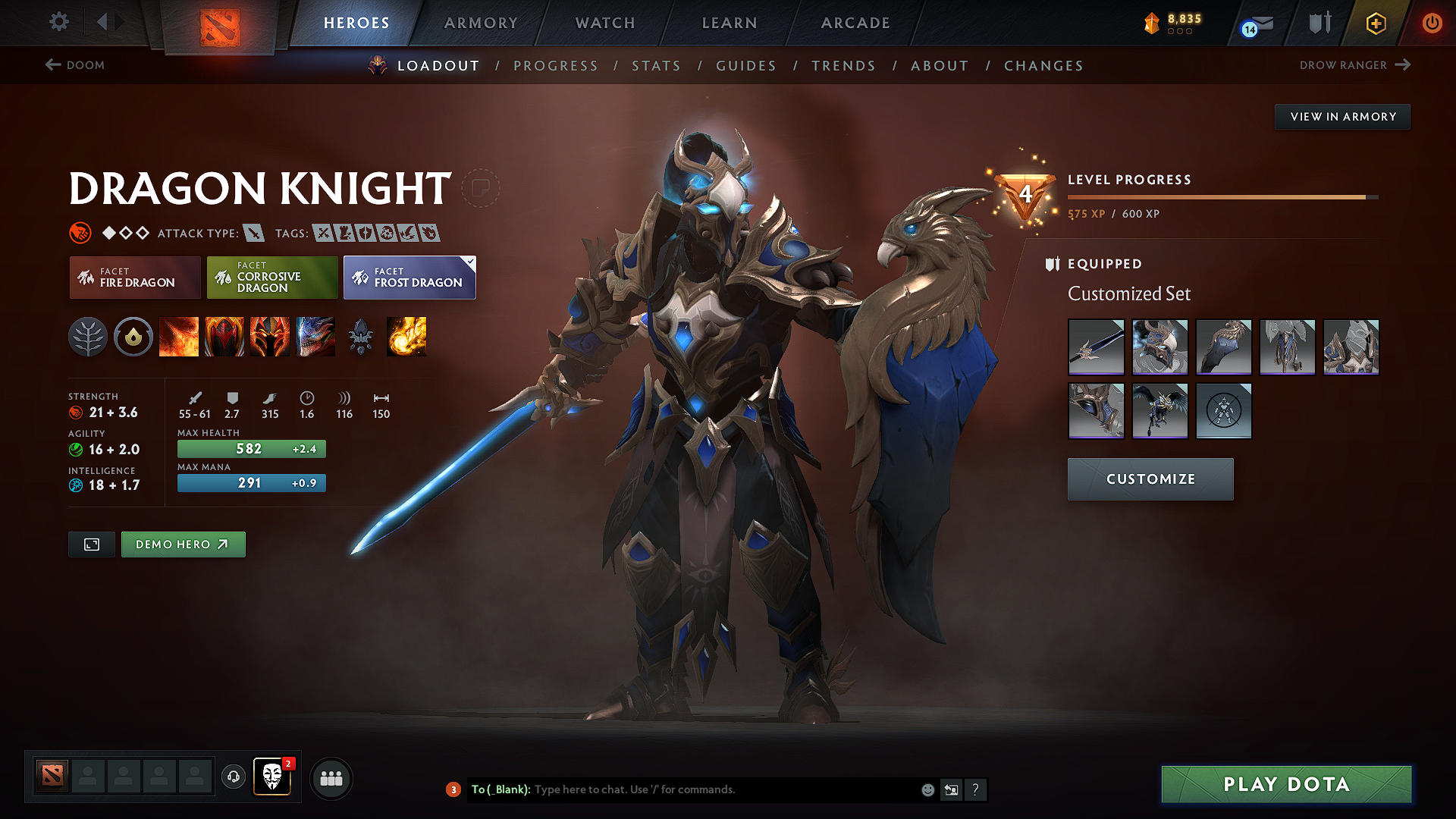Open the find party grid icon
The width and height of the screenshot is (1456, 819).
(x=331, y=778)
